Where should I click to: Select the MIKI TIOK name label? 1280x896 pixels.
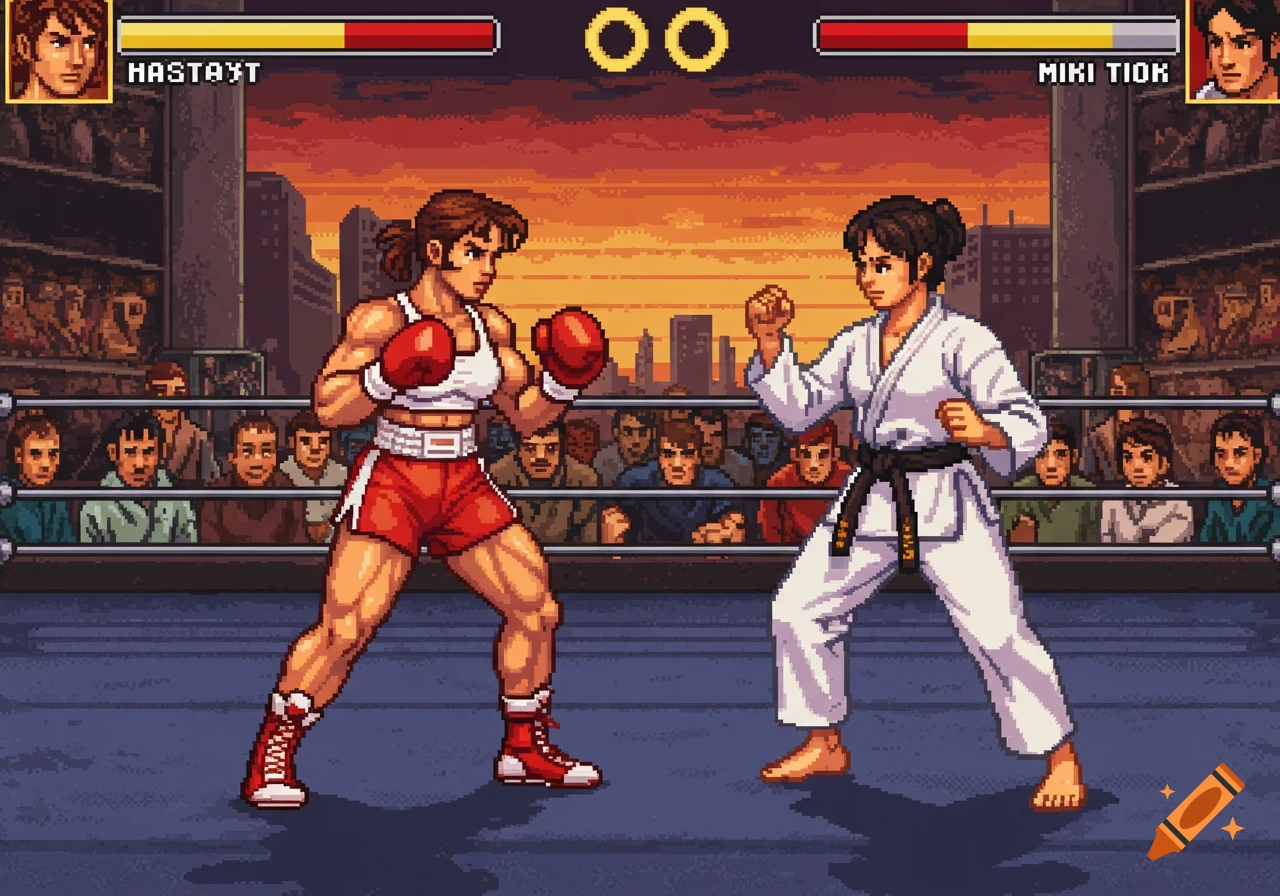coord(1102,70)
